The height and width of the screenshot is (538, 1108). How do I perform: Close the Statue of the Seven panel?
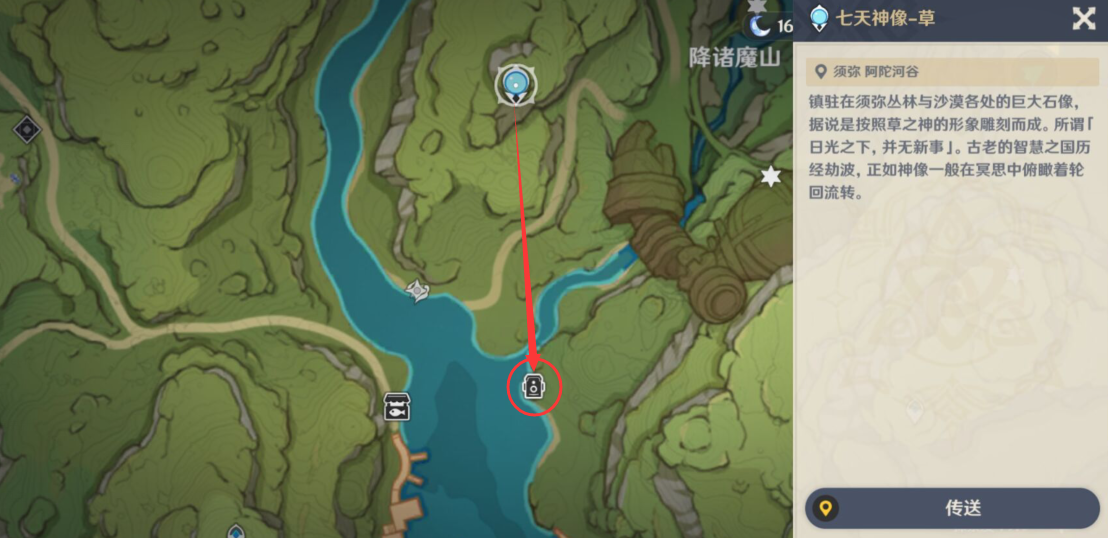tap(1083, 18)
